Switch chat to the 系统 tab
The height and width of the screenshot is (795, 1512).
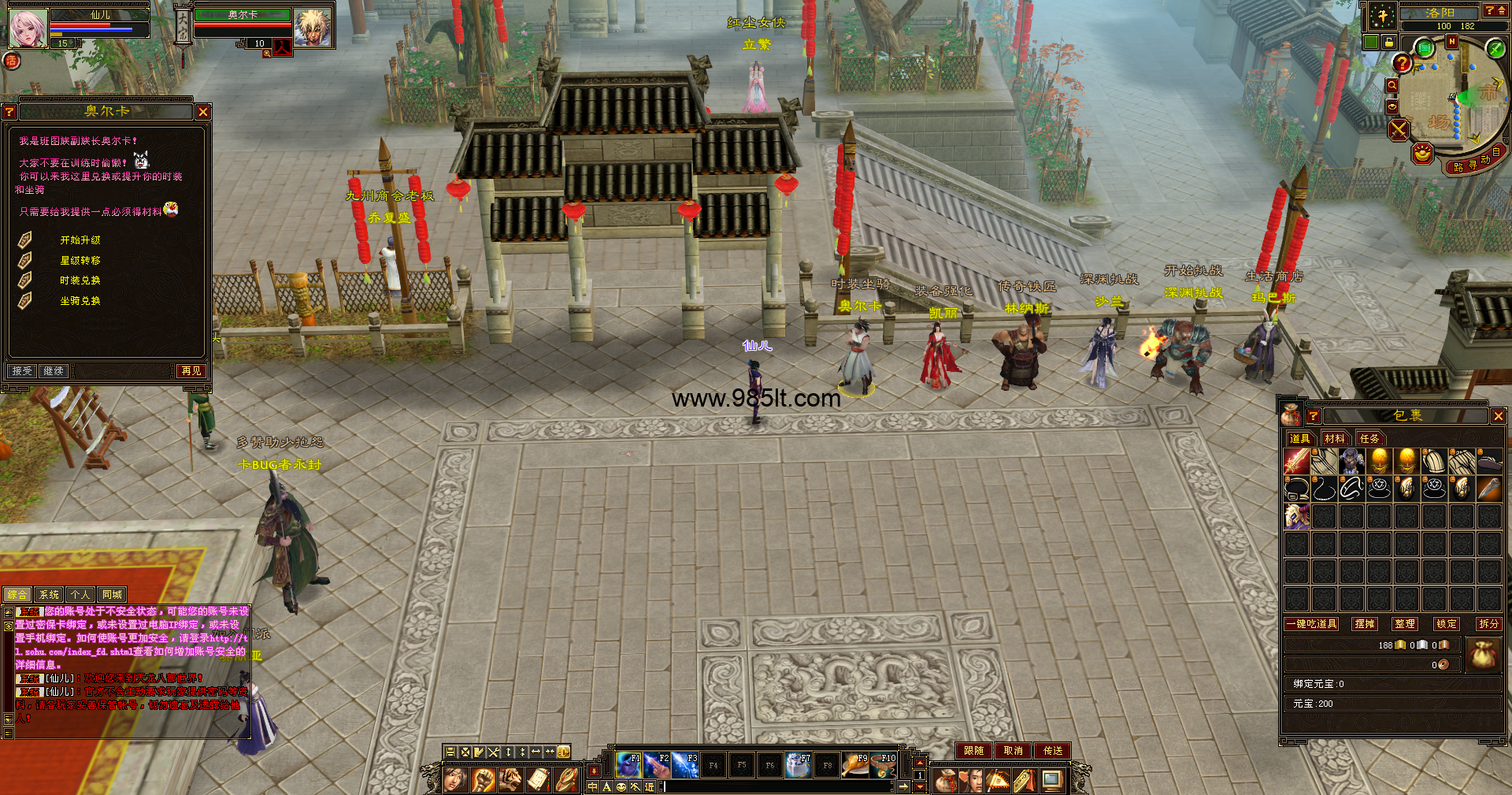tap(49, 595)
